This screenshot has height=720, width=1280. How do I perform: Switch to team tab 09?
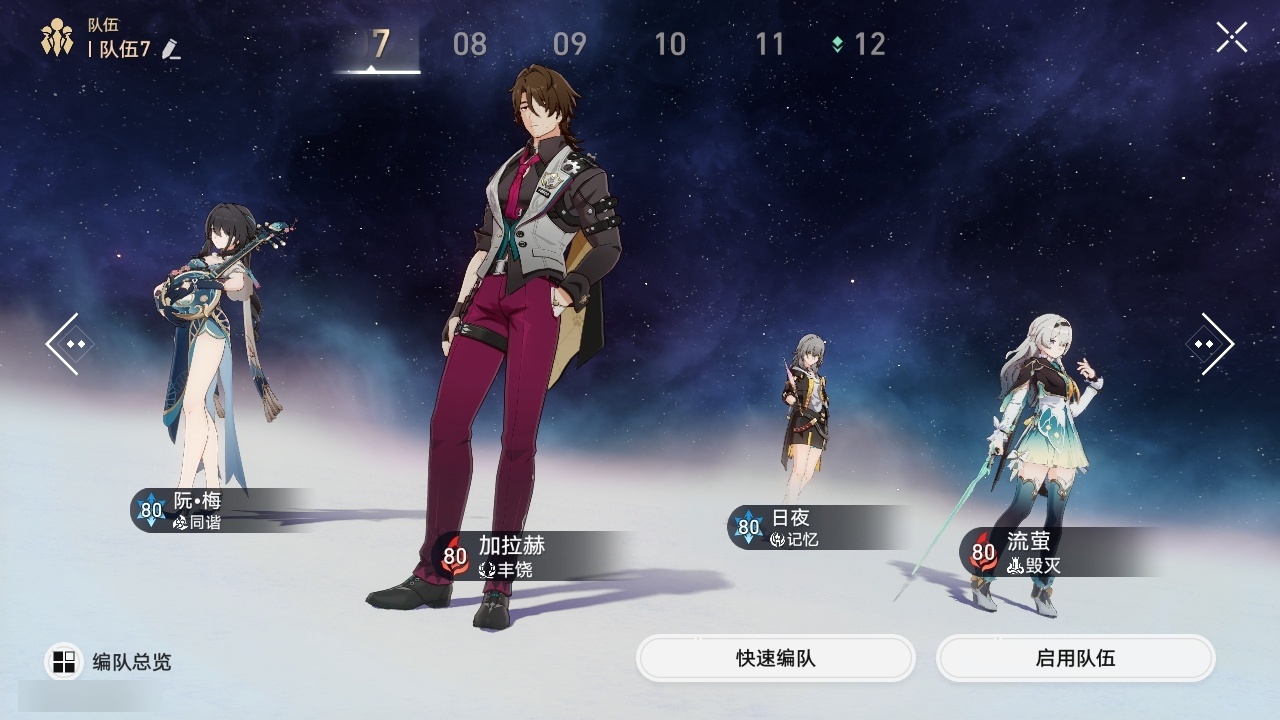click(570, 44)
